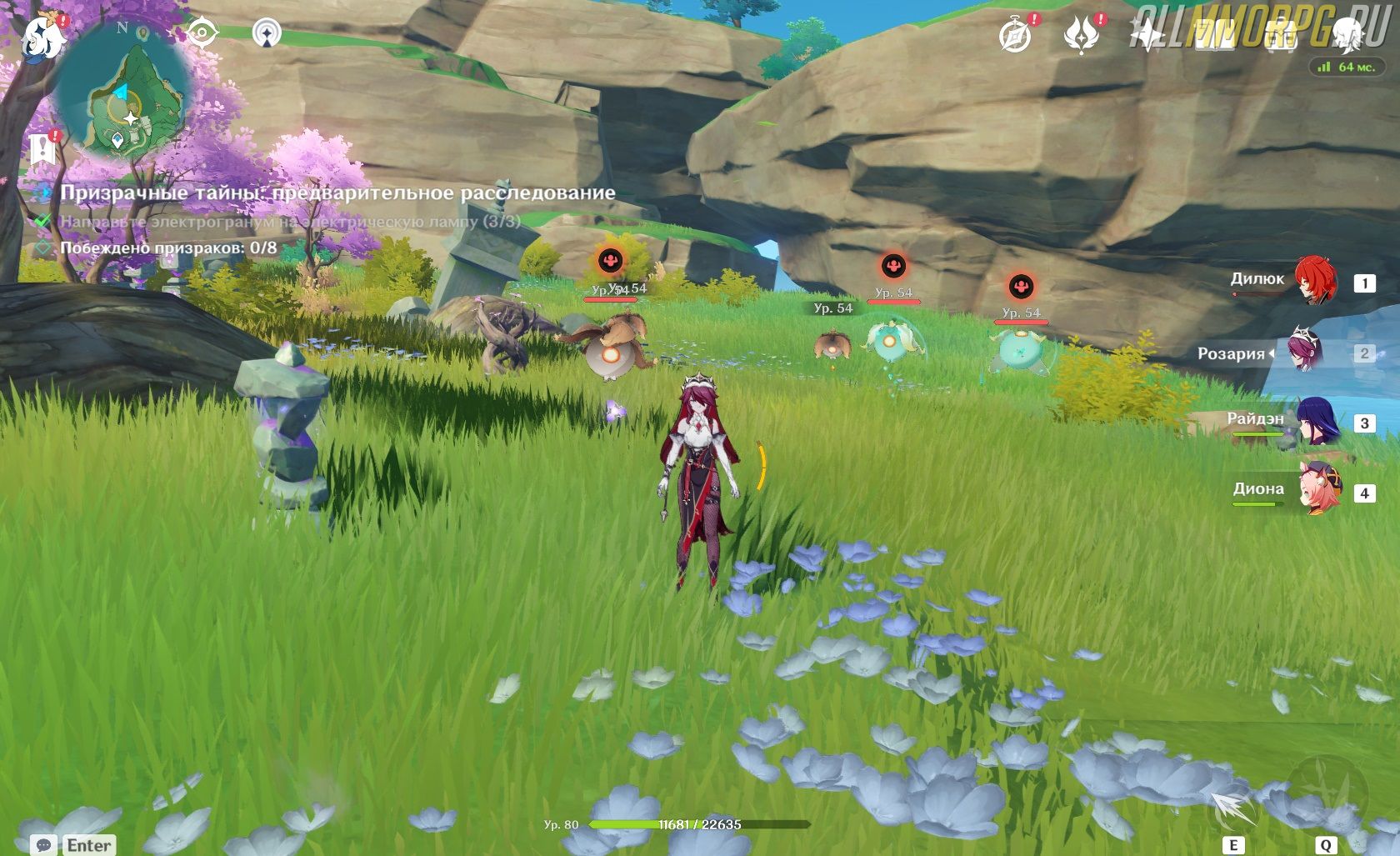Open the quest banner icon with exclamation mark

pyautogui.click(x=42, y=150)
